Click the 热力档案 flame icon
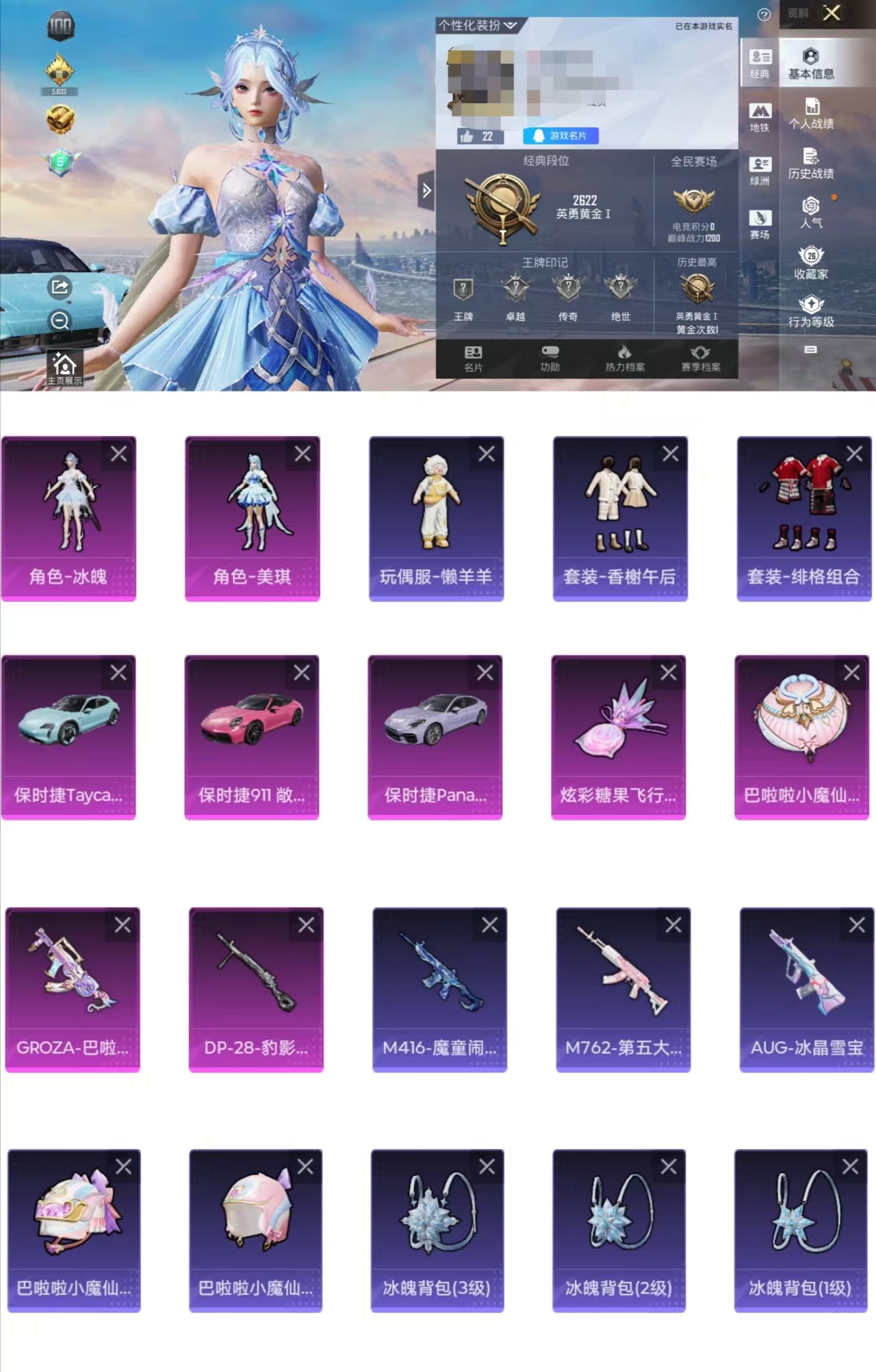 point(626,360)
